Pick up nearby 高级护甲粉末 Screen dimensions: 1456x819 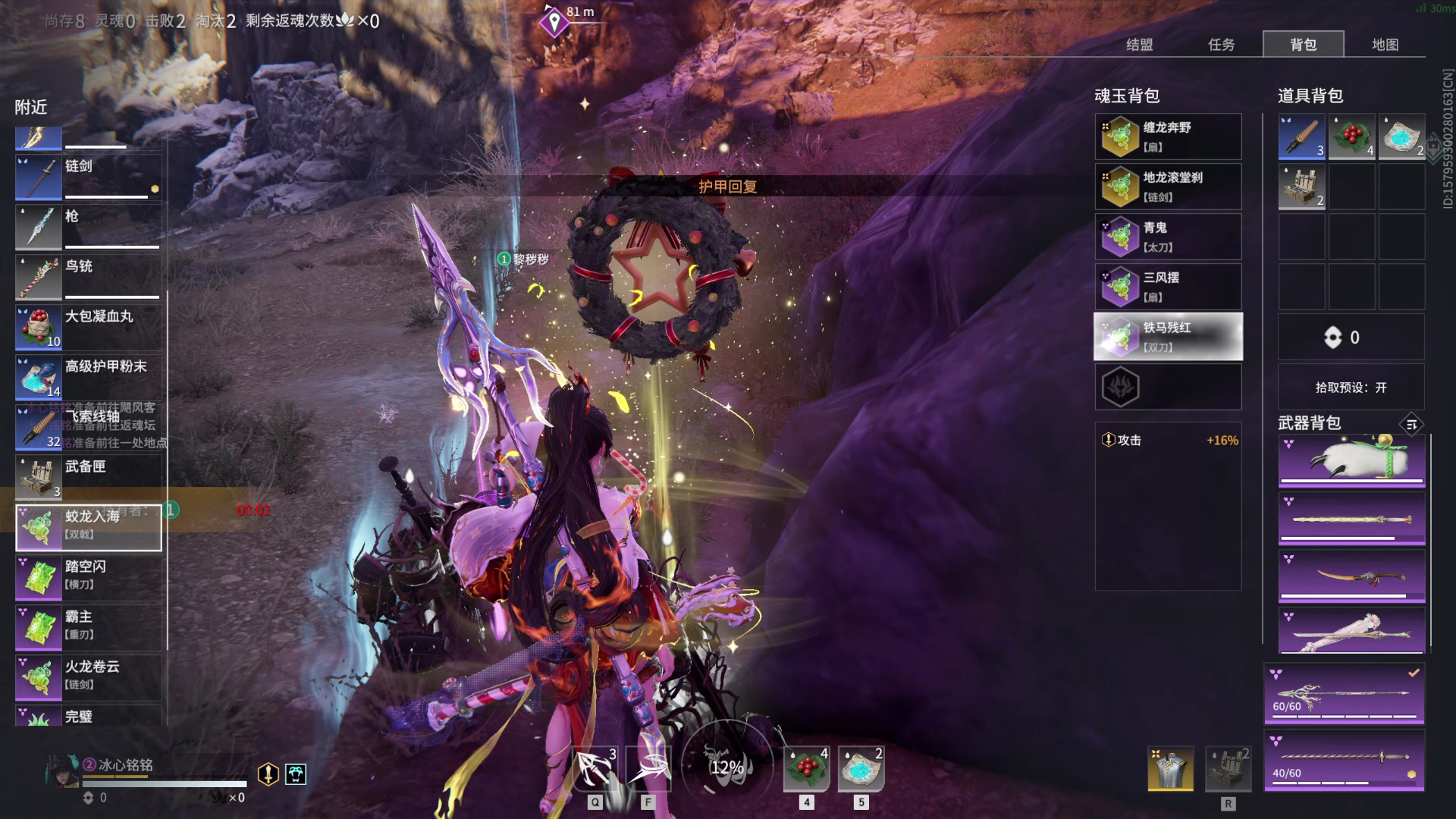[88, 377]
